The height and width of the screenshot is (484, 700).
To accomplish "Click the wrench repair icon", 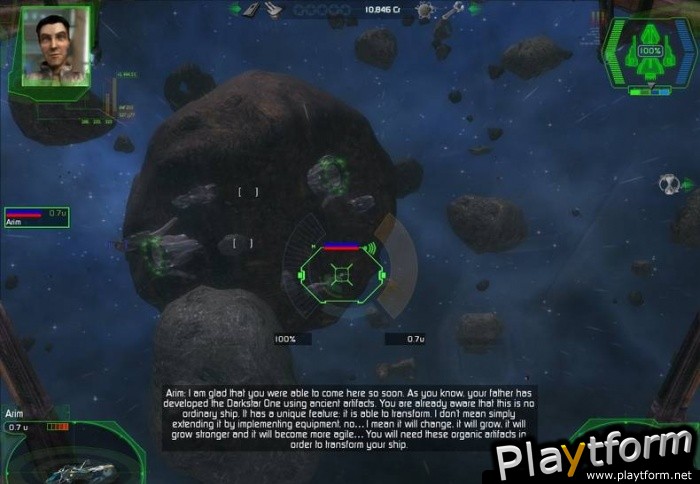I will (x=452, y=10).
